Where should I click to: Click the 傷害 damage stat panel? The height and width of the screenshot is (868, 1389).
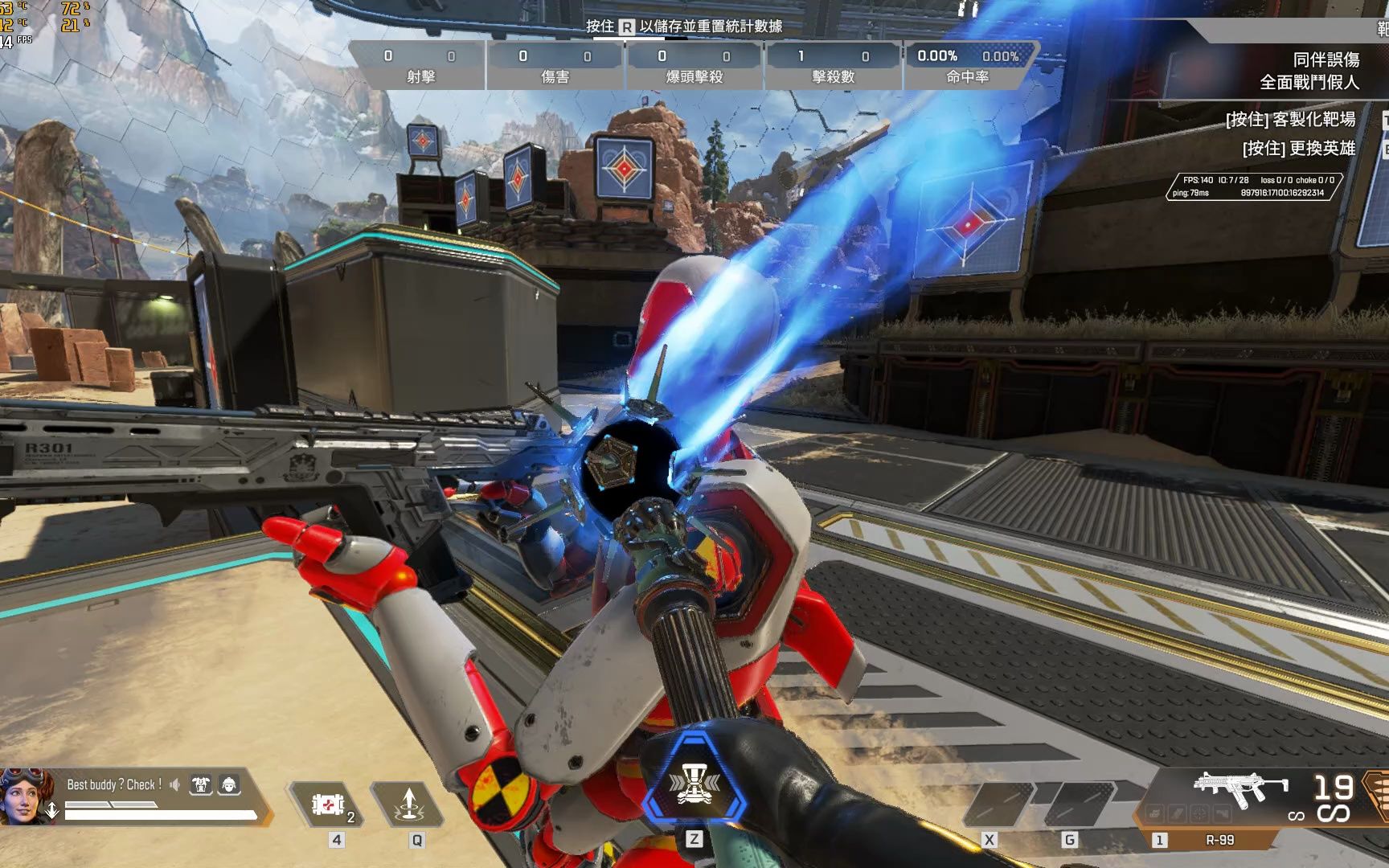[x=555, y=66]
